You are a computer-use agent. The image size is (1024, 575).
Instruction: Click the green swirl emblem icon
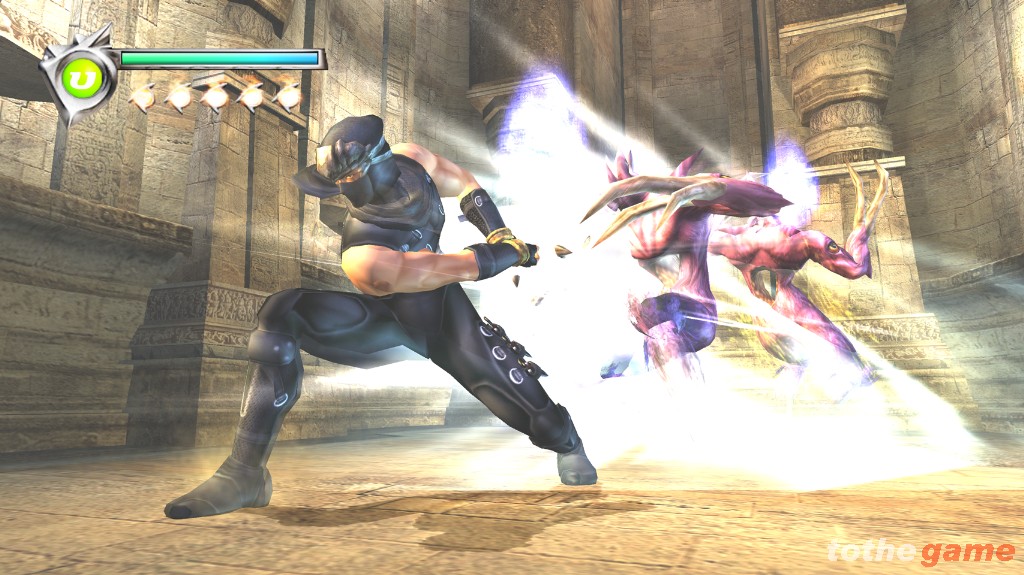point(79,77)
